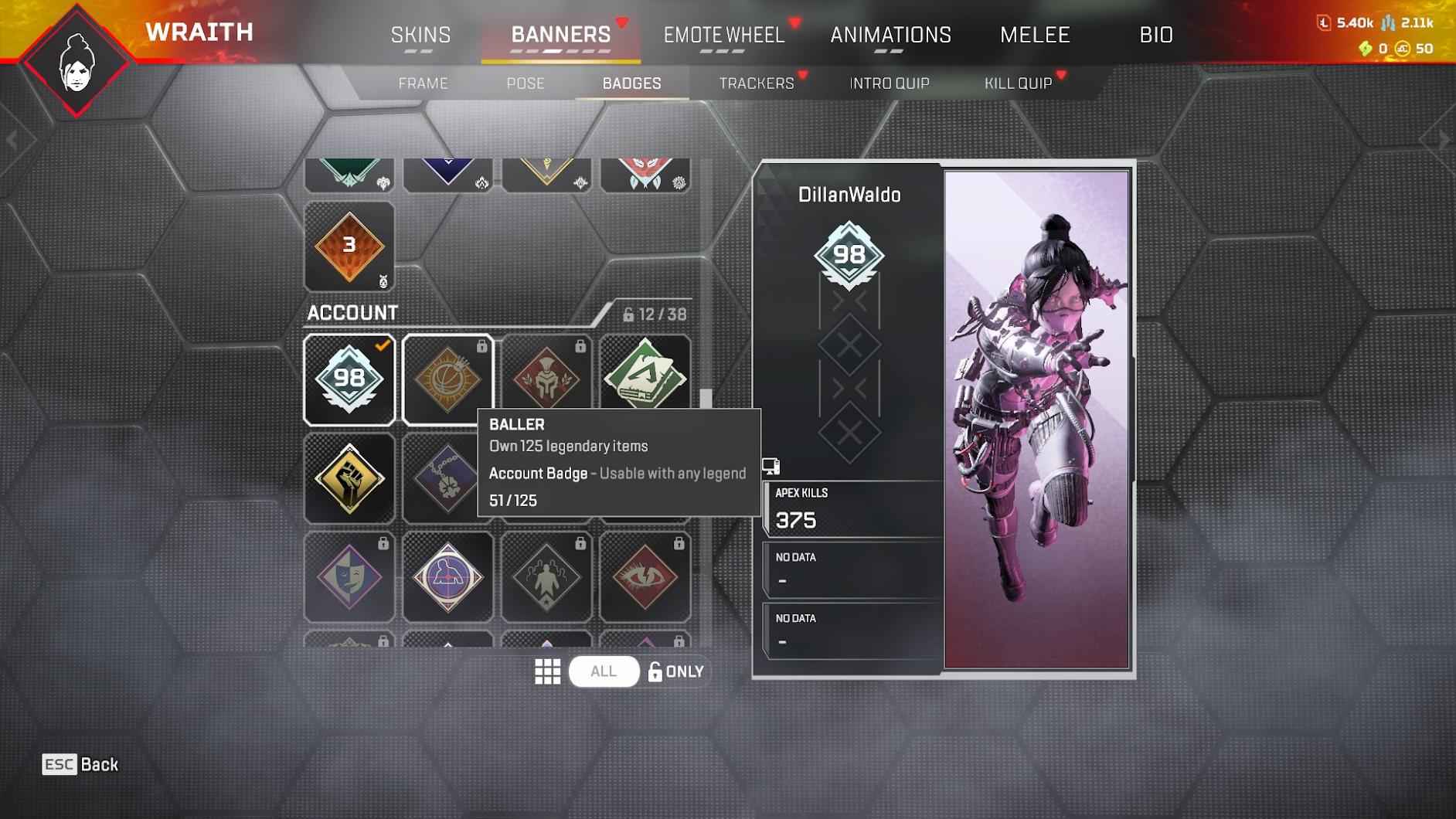Click the ESC Back button
This screenshot has width=1456, height=819.
80,765
